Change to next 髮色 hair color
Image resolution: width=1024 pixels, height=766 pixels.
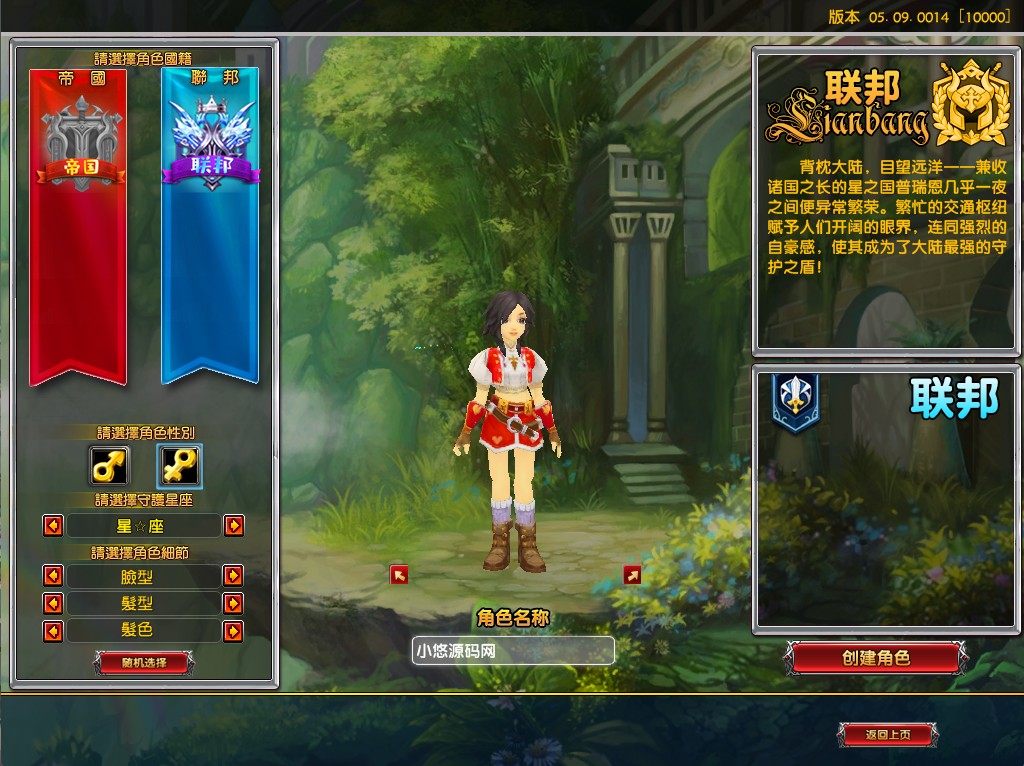tap(233, 631)
